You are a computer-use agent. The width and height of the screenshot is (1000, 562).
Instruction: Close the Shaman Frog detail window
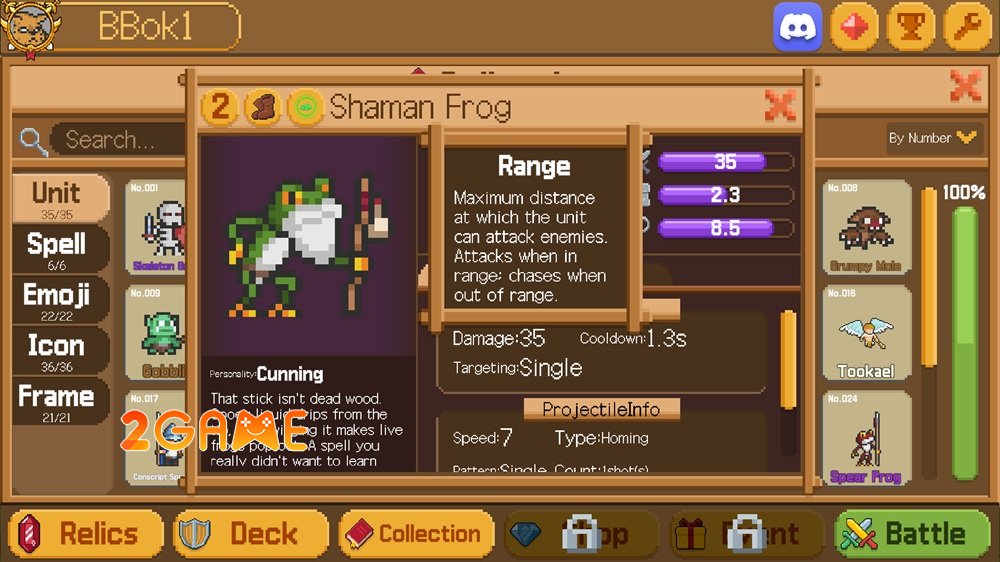click(779, 105)
